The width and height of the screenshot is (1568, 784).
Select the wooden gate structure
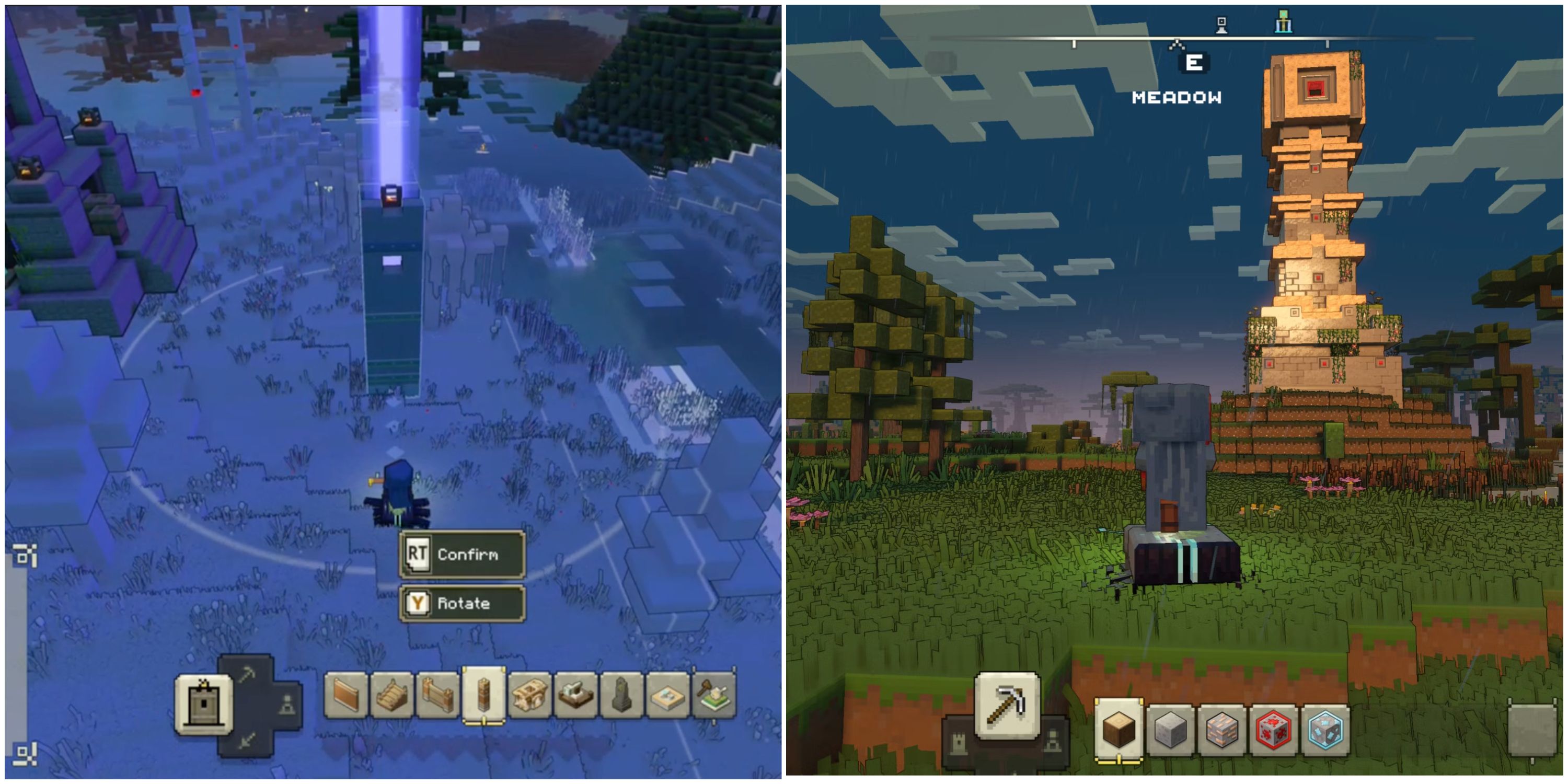(x=437, y=696)
